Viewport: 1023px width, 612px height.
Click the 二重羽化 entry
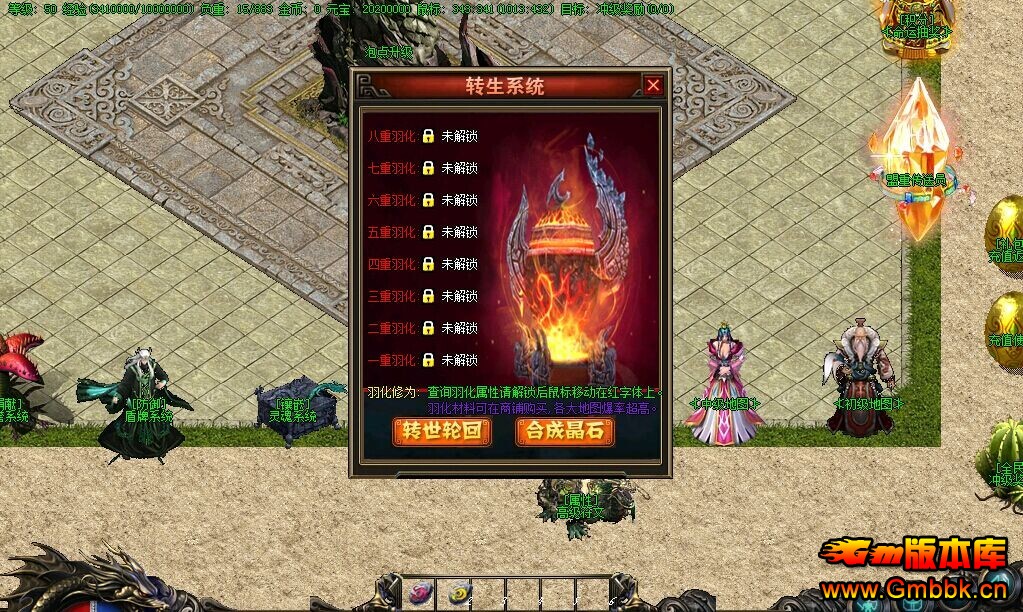click(421, 328)
